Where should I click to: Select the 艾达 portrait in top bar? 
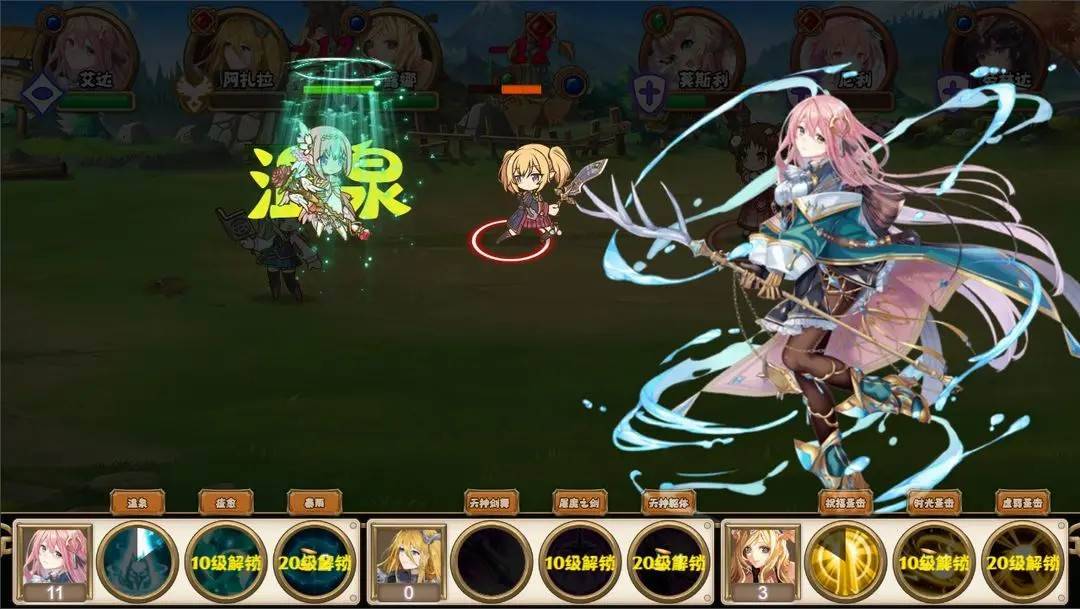click(86, 52)
